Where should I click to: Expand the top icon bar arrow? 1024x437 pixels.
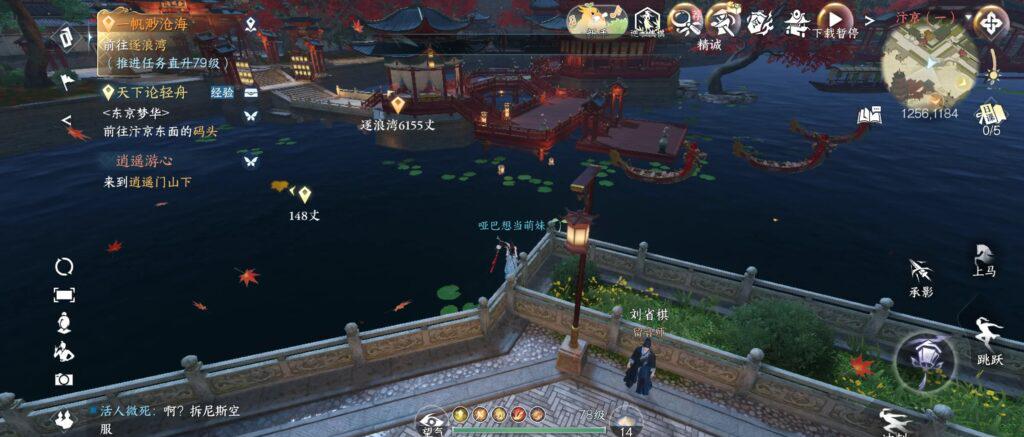point(868,19)
